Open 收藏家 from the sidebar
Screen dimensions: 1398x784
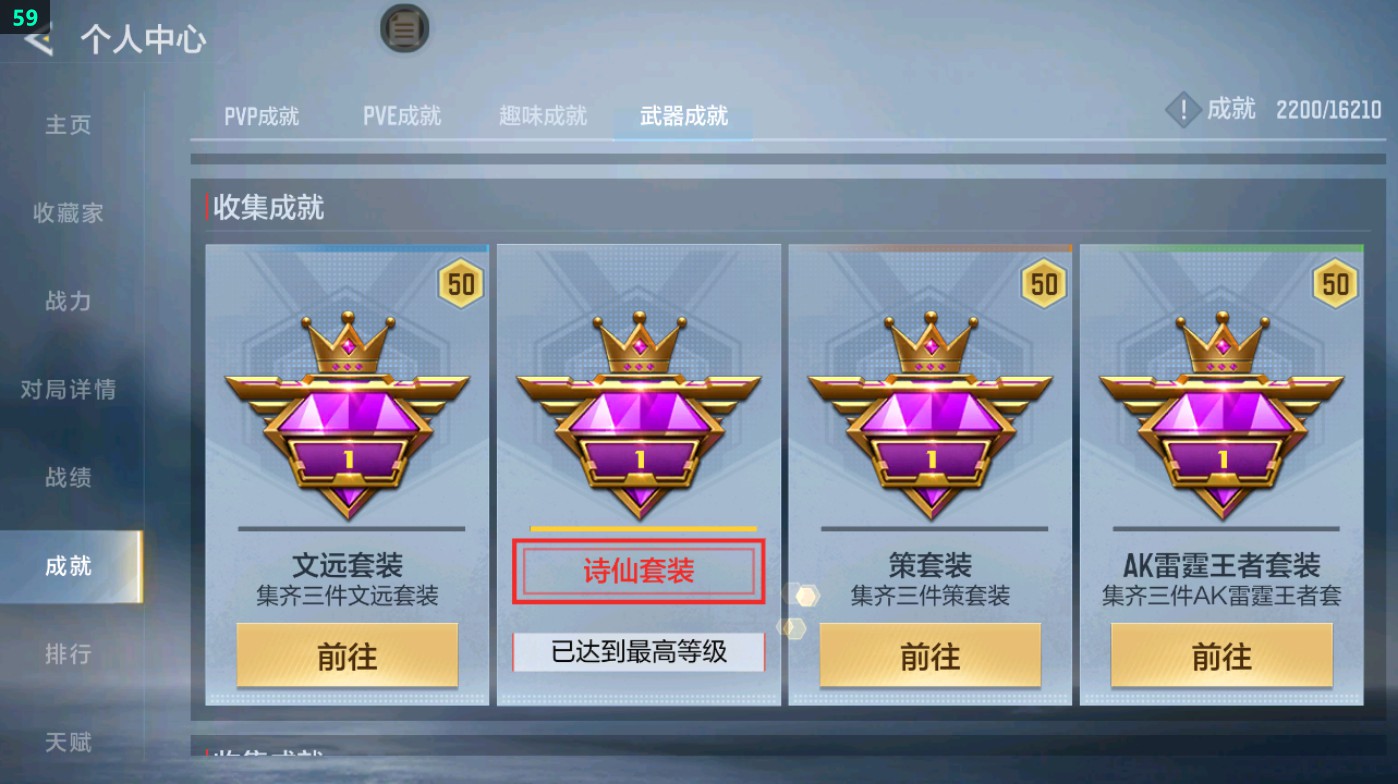pyautogui.click(x=70, y=213)
